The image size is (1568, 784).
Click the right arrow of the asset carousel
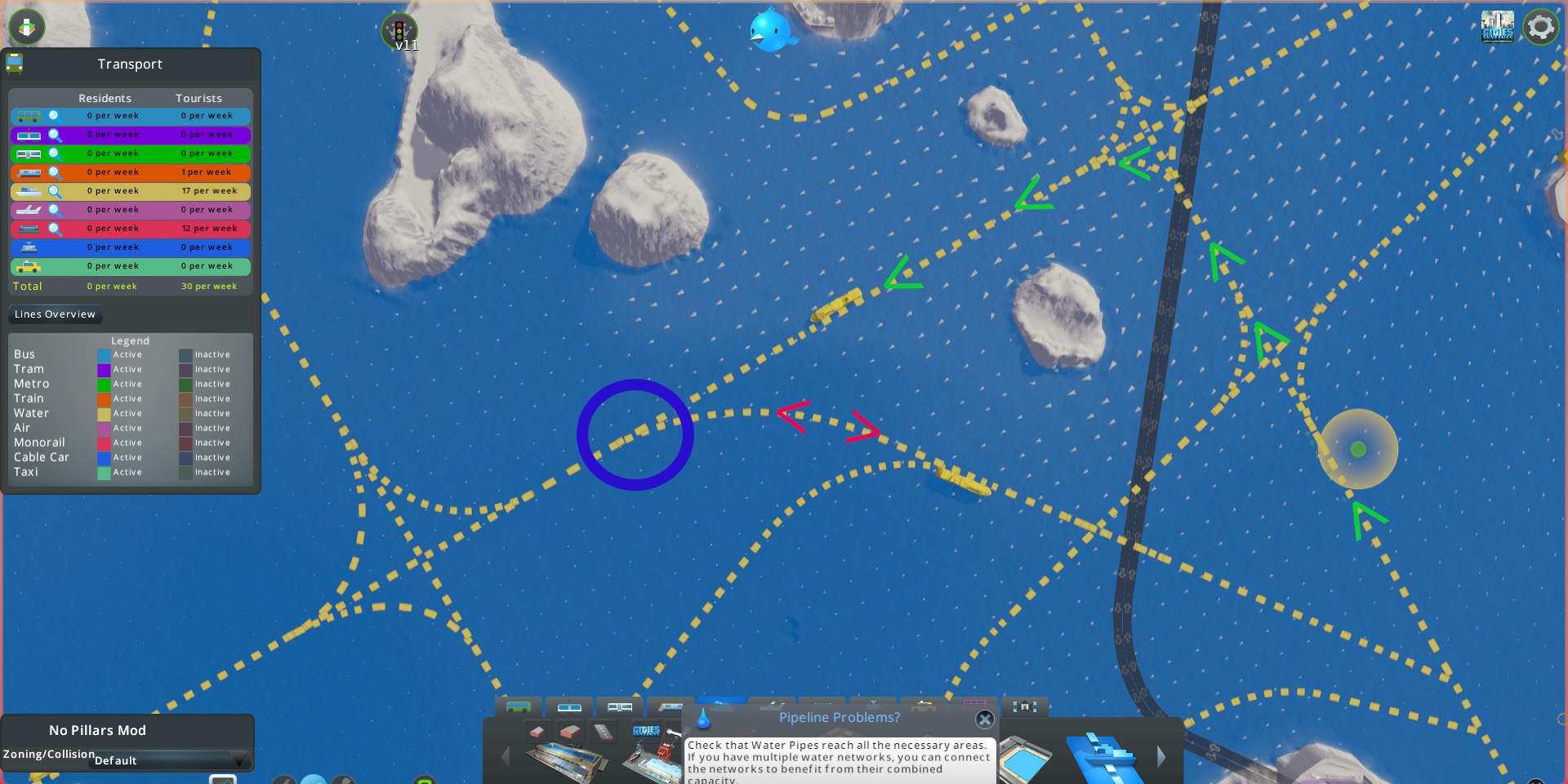pyautogui.click(x=1160, y=757)
